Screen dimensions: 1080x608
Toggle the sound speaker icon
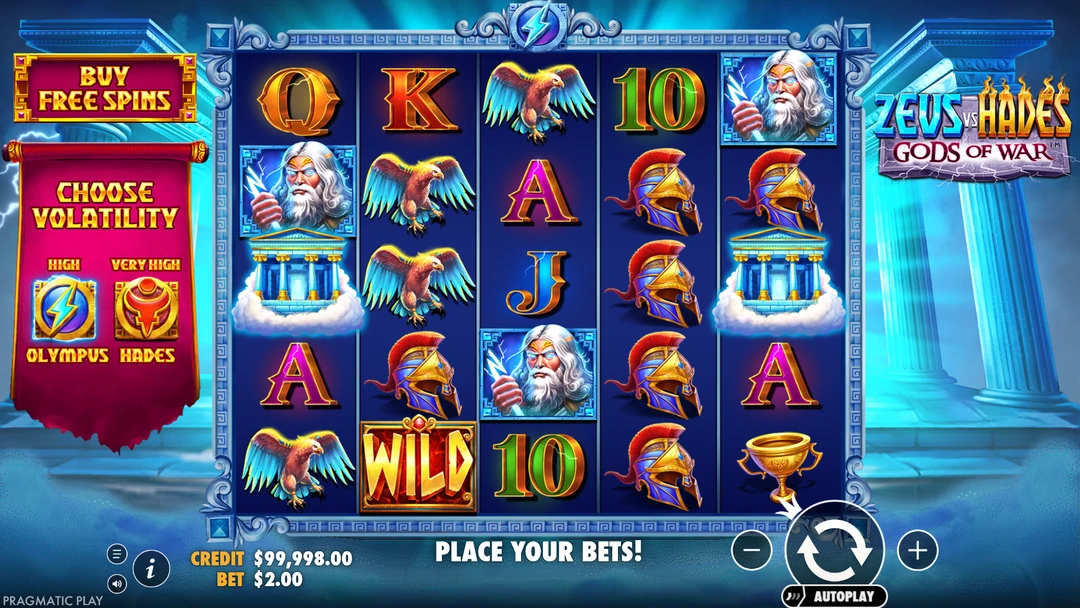(117, 583)
